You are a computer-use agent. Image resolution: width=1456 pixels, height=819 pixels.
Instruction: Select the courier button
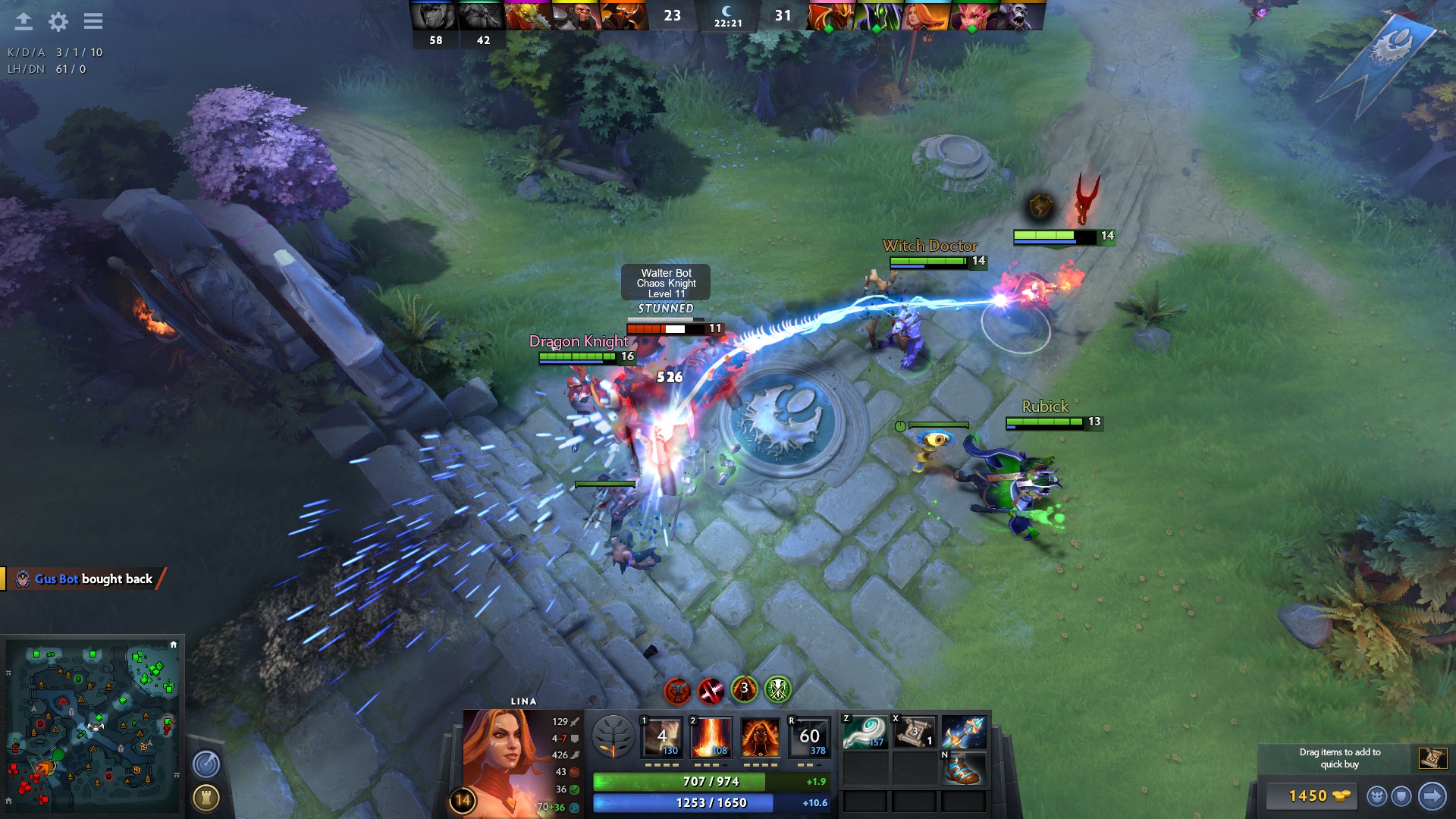[x=1377, y=796]
